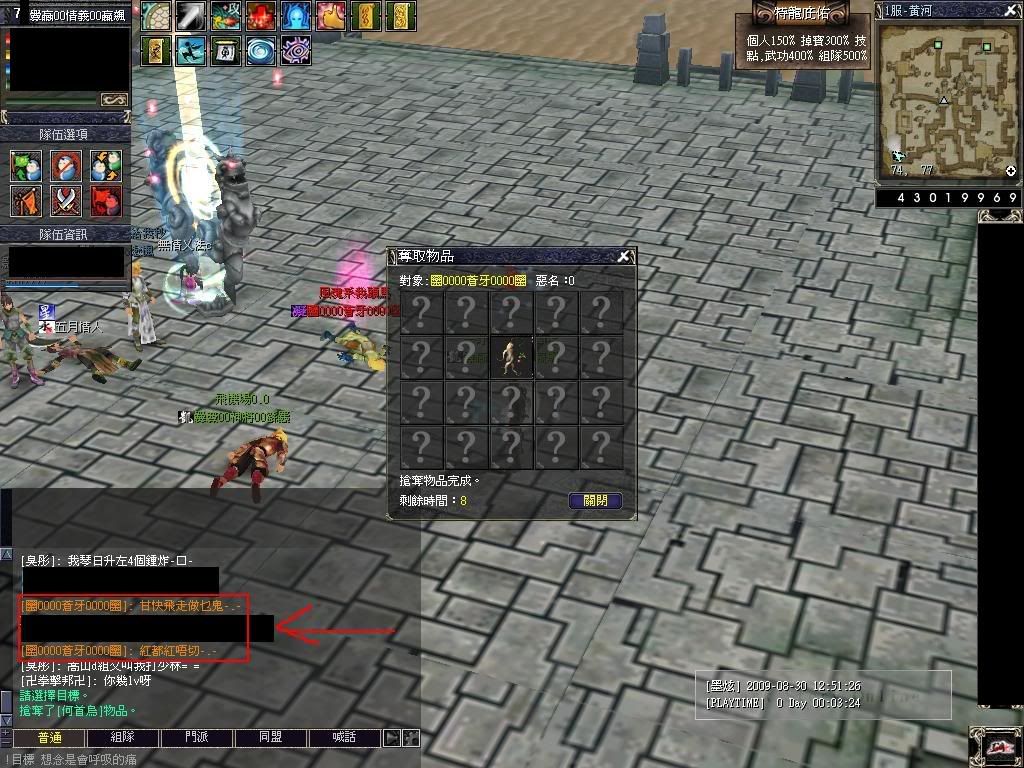Screen dimensions: 1024x768
Task: Select the revealed ginseng root item slot
Action: click(512, 357)
